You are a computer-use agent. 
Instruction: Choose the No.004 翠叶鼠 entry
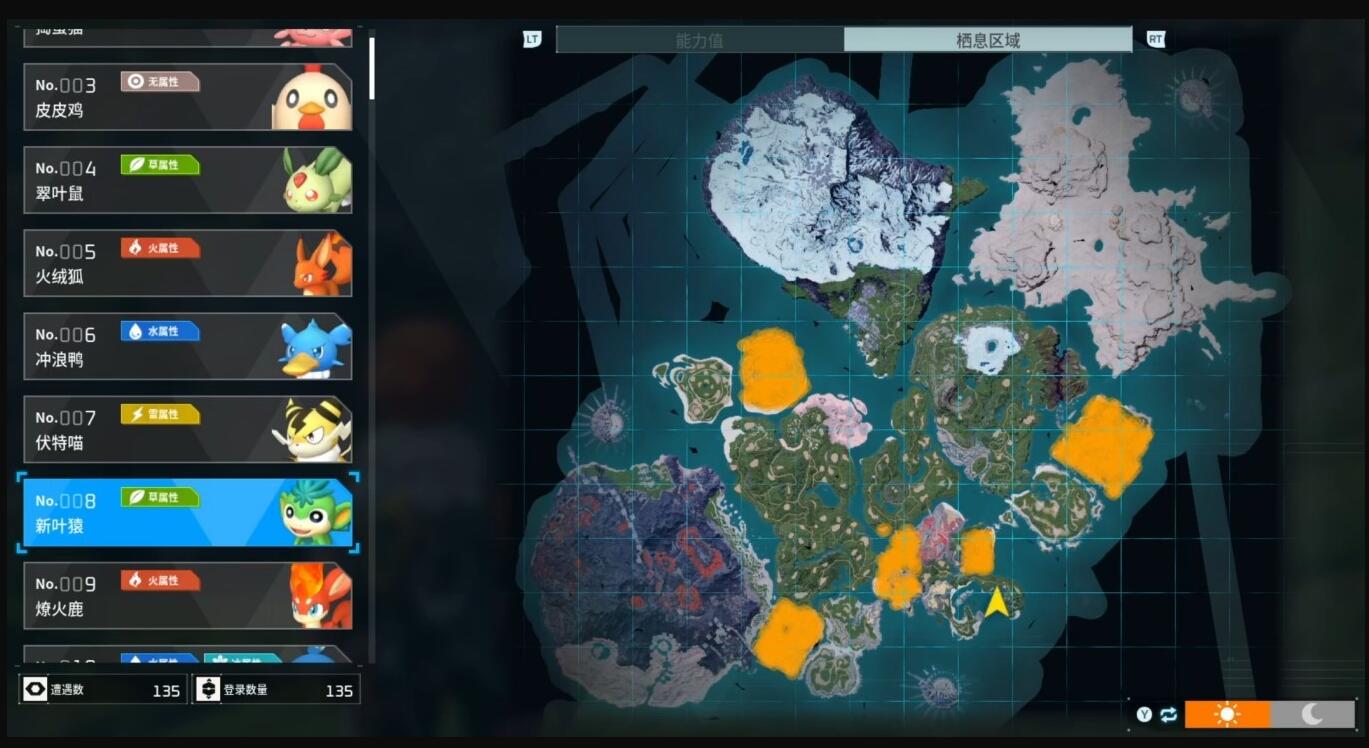pos(187,180)
